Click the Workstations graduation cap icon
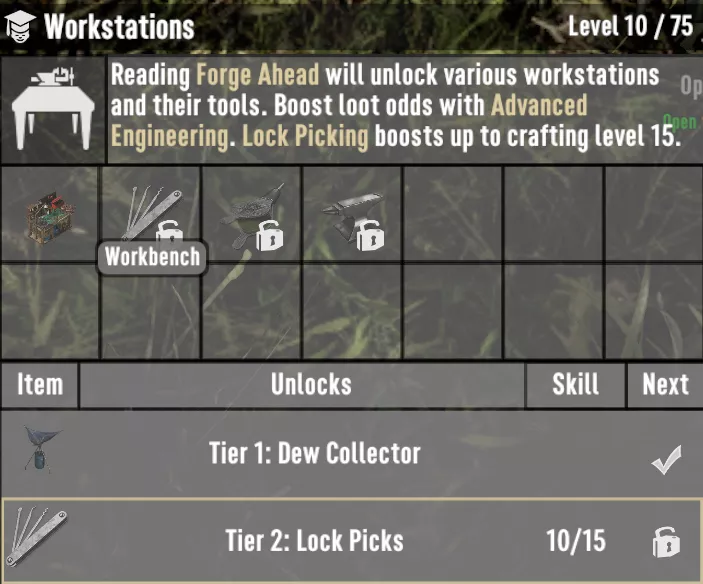 [x=20, y=26]
